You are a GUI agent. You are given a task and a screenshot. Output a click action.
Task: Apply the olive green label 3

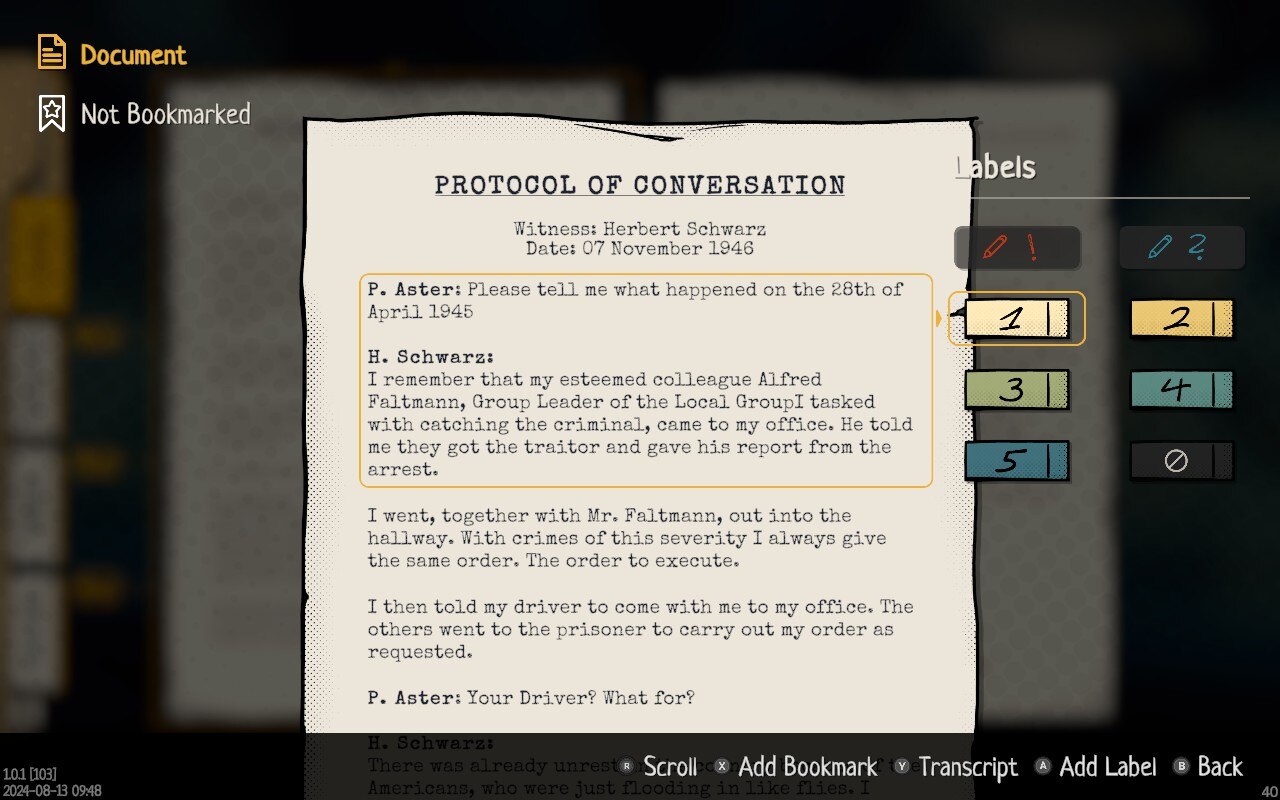click(1016, 390)
